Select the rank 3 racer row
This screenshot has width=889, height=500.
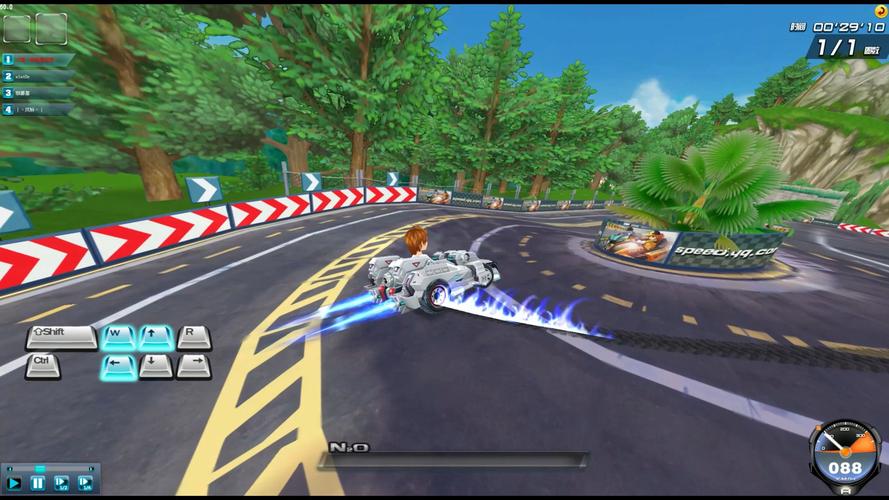pos(38,93)
